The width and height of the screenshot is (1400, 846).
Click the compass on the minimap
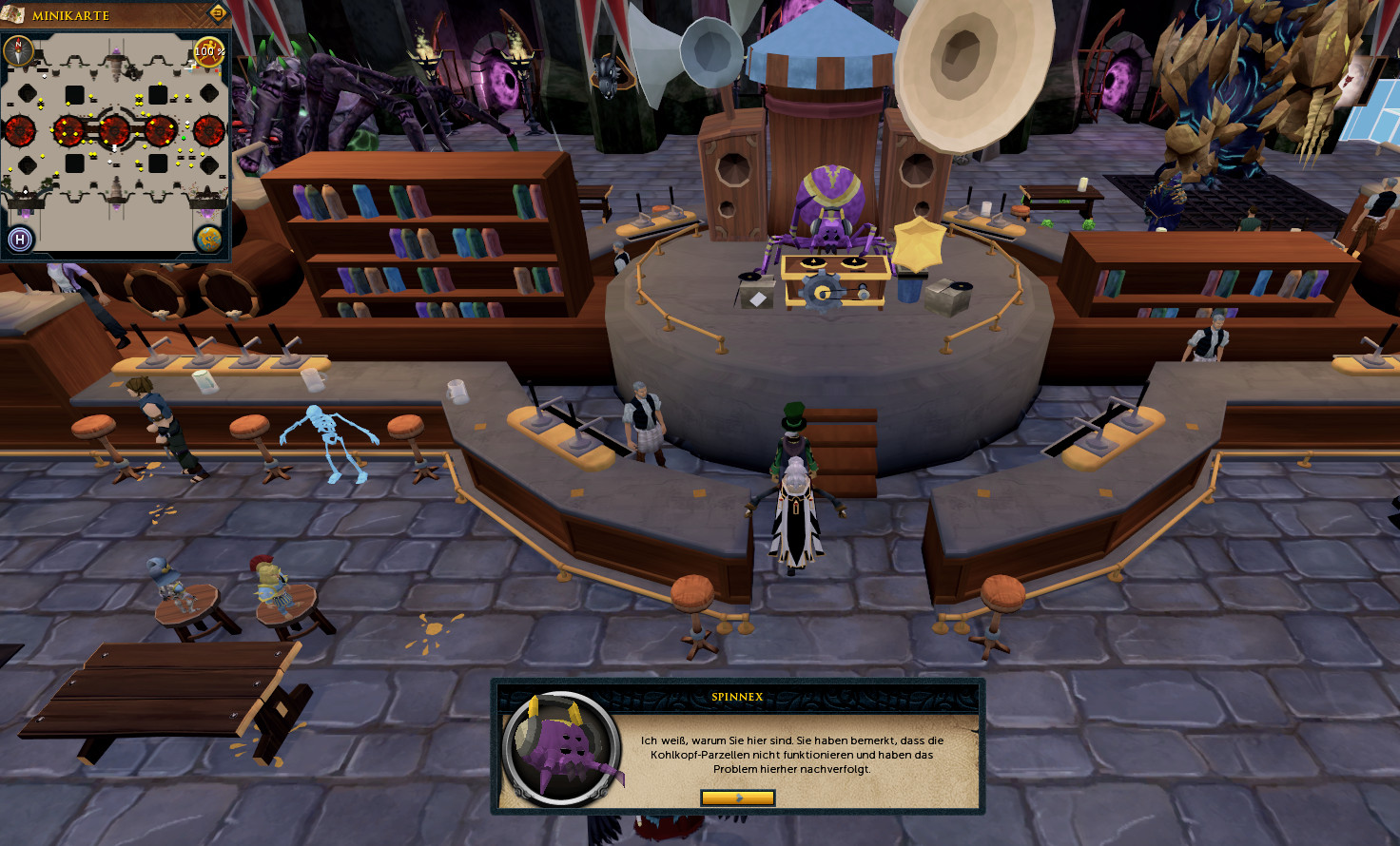coord(18,50)
